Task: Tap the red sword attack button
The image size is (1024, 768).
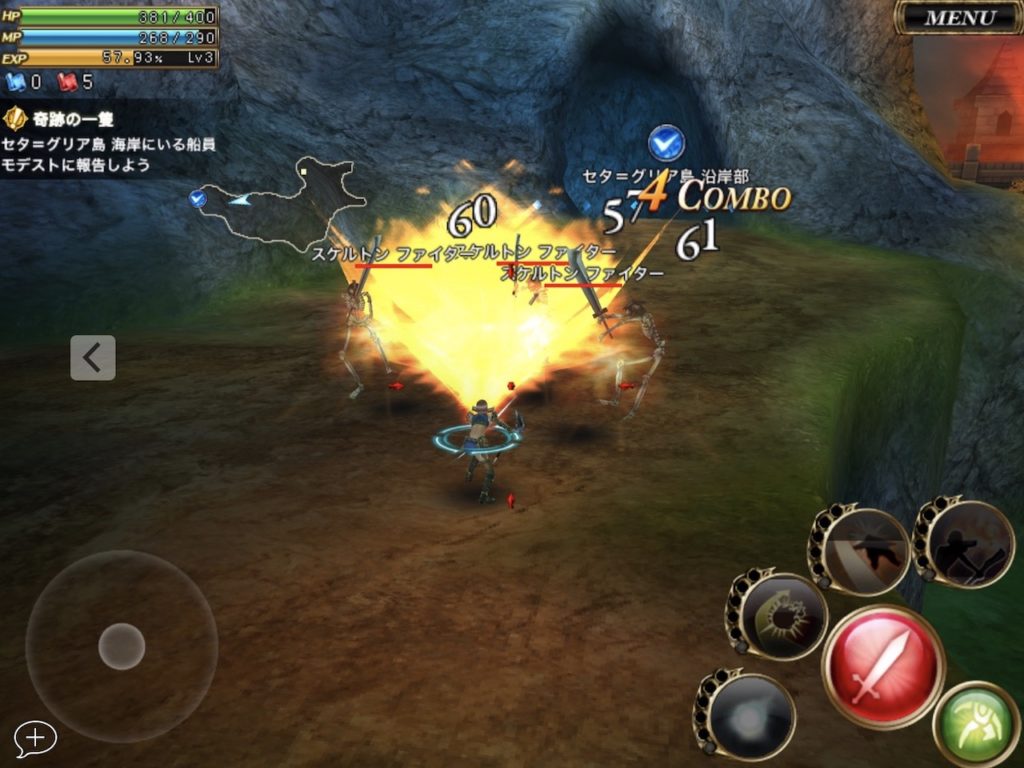Action: point(883,666)
